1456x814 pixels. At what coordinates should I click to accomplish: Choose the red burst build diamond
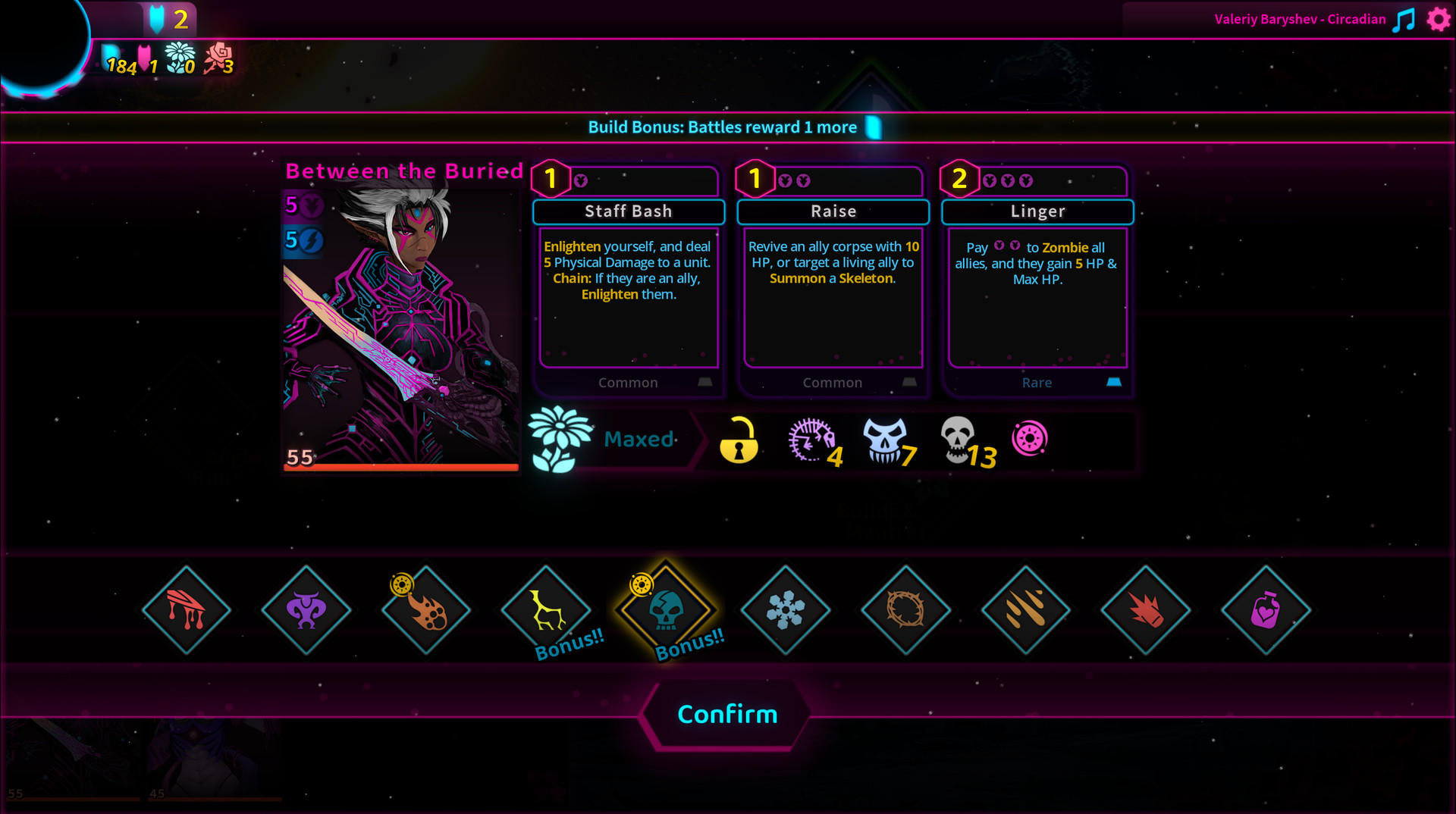[1145, 610]
